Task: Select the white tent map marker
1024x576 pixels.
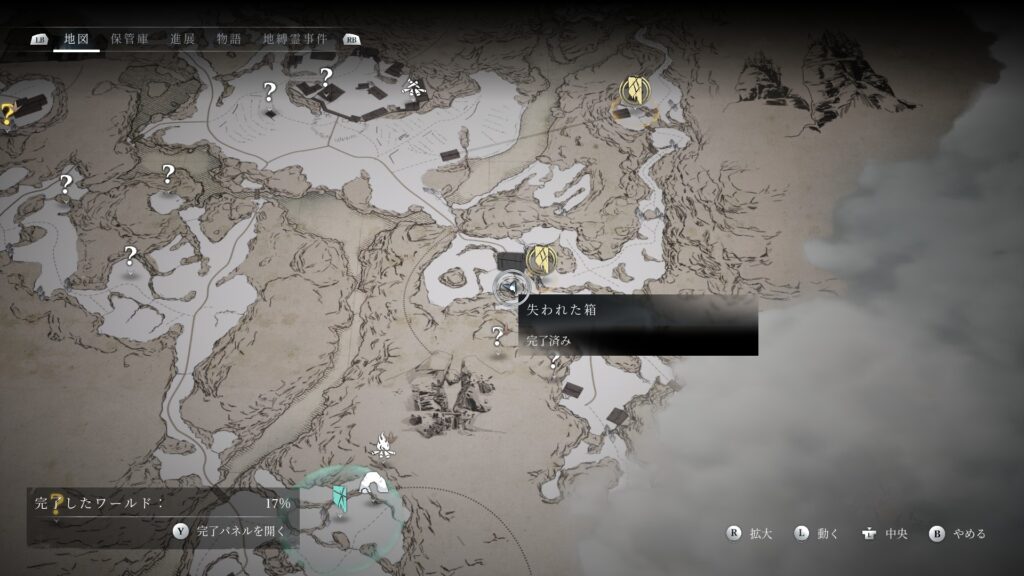Action: pyautogui.click(x=374, y=484)
